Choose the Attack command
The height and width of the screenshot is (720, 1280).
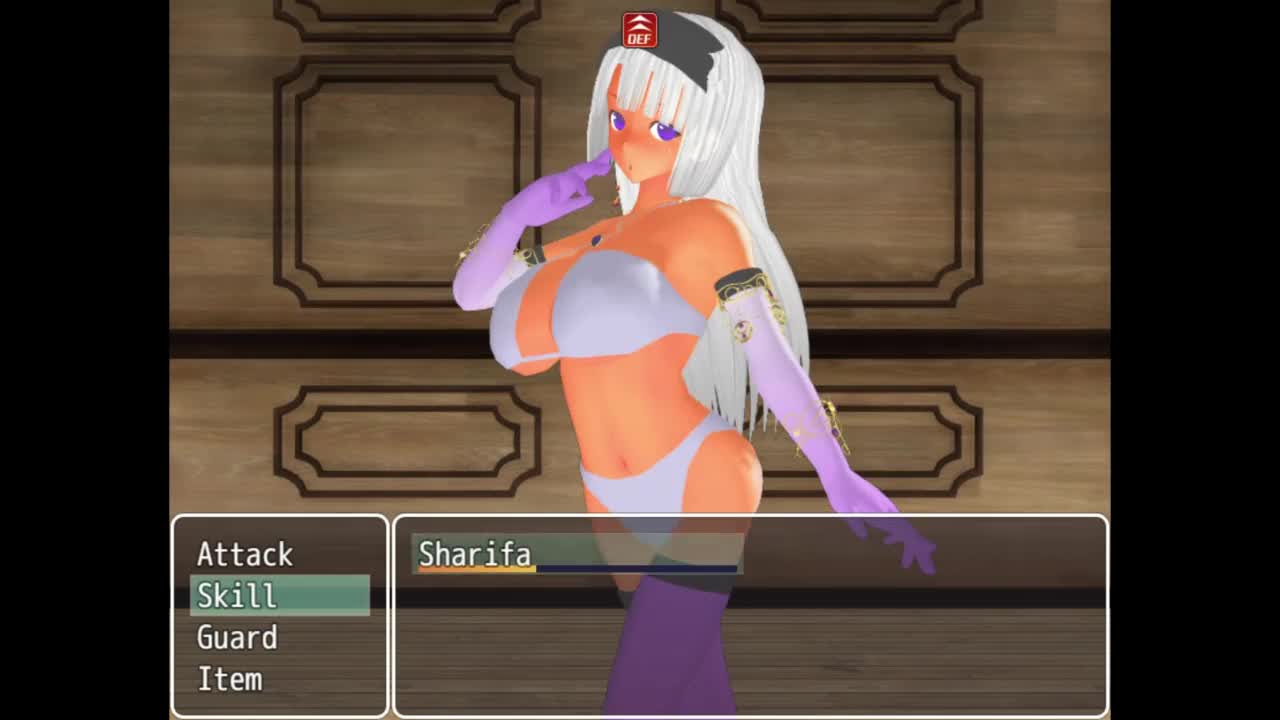[245, 554]
